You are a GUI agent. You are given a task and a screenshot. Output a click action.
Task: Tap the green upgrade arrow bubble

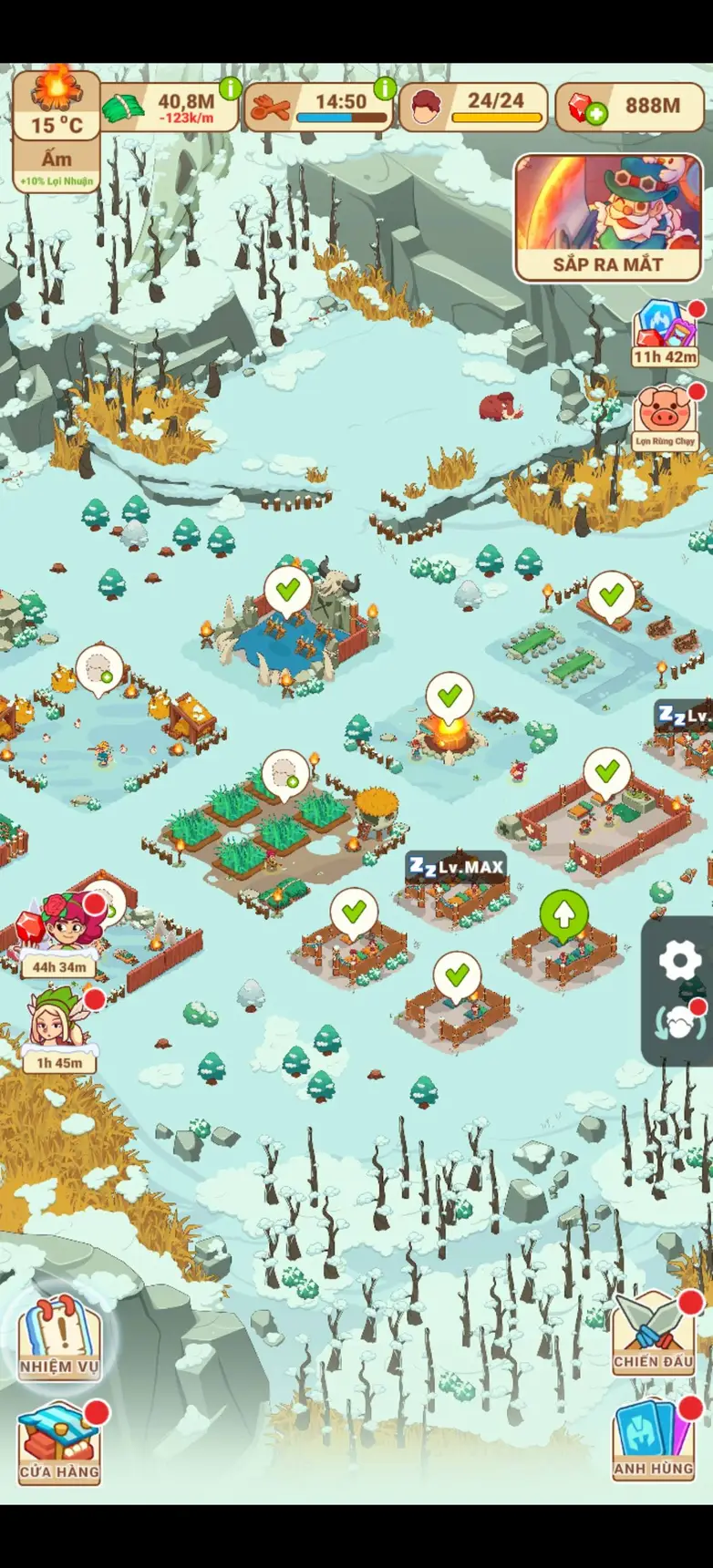point(564,915)
